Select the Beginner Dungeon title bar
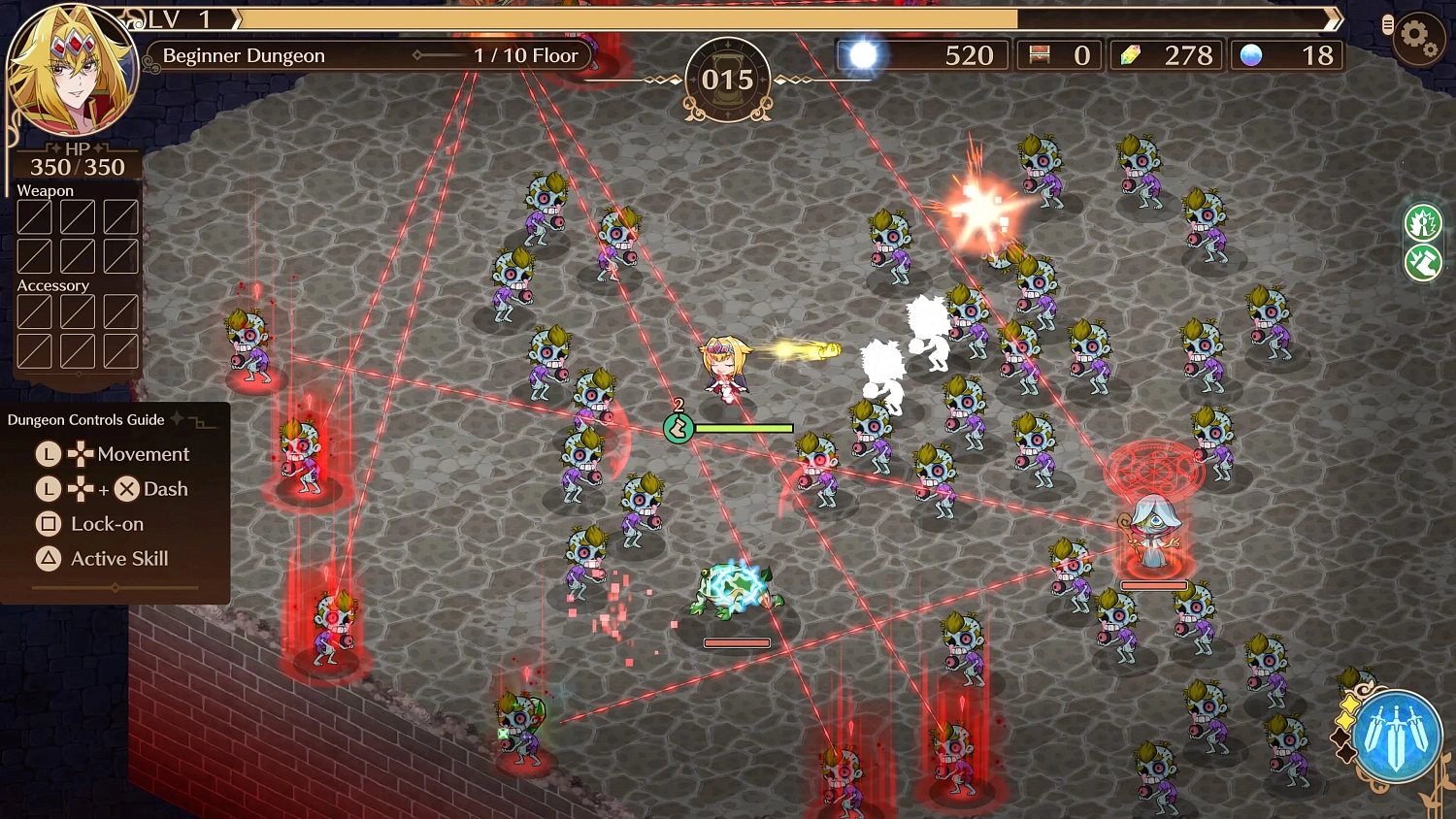Screen dimensions: 1456x819 243,55
